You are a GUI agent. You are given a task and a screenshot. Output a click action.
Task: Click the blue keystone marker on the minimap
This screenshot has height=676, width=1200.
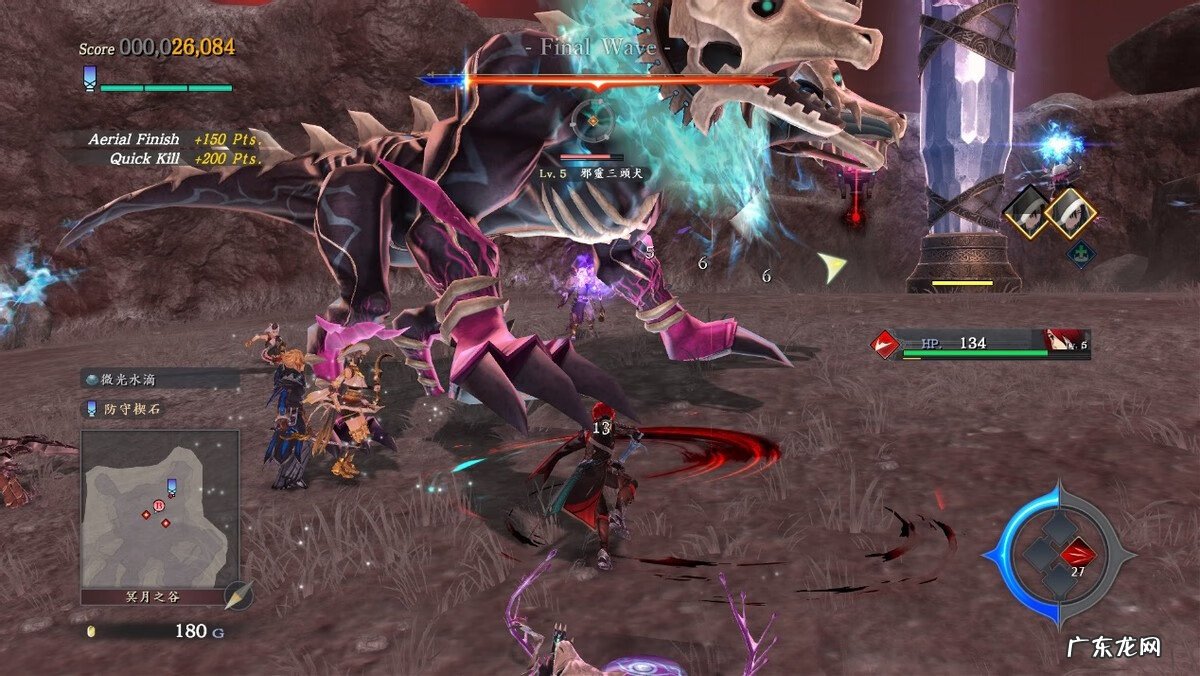pos(171,486)
